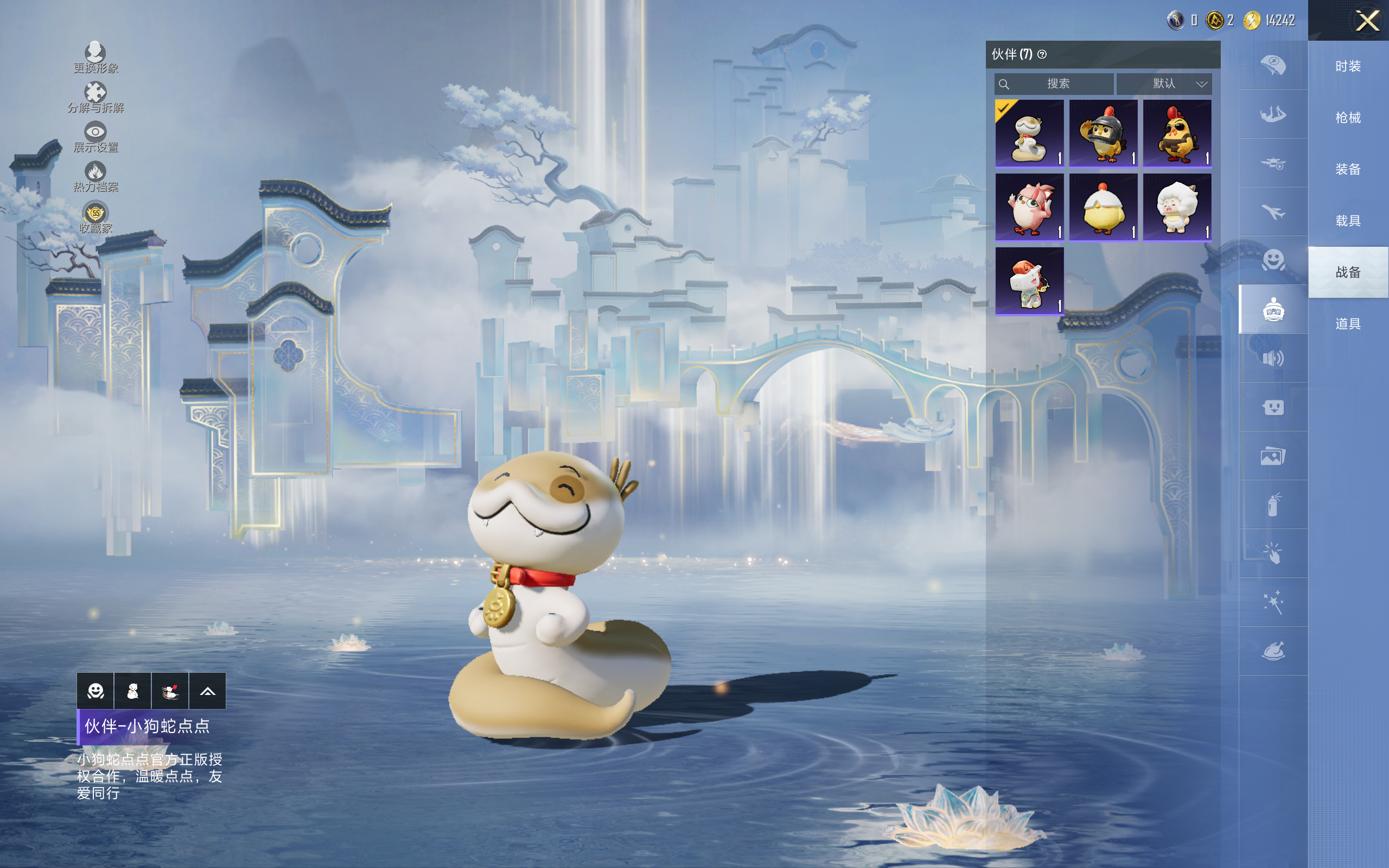The height and width of the screenshot is (868, 1389).
Task: Select the white fluffy sheep companion
Action: 1177,207
